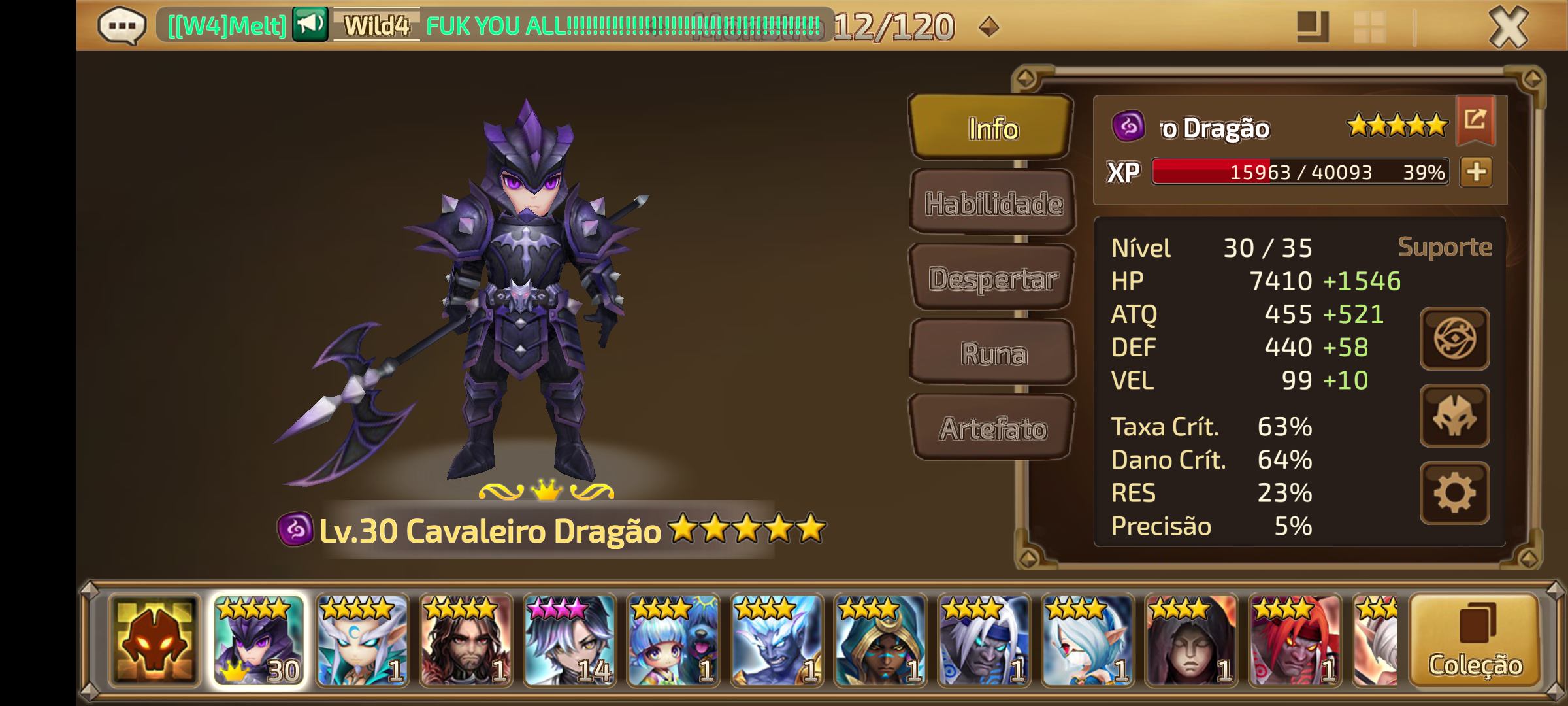This screenshot has height=706, width=1568.
Task: Choose the level 14 dark-haired monster
Action: [x=570, y=641]
